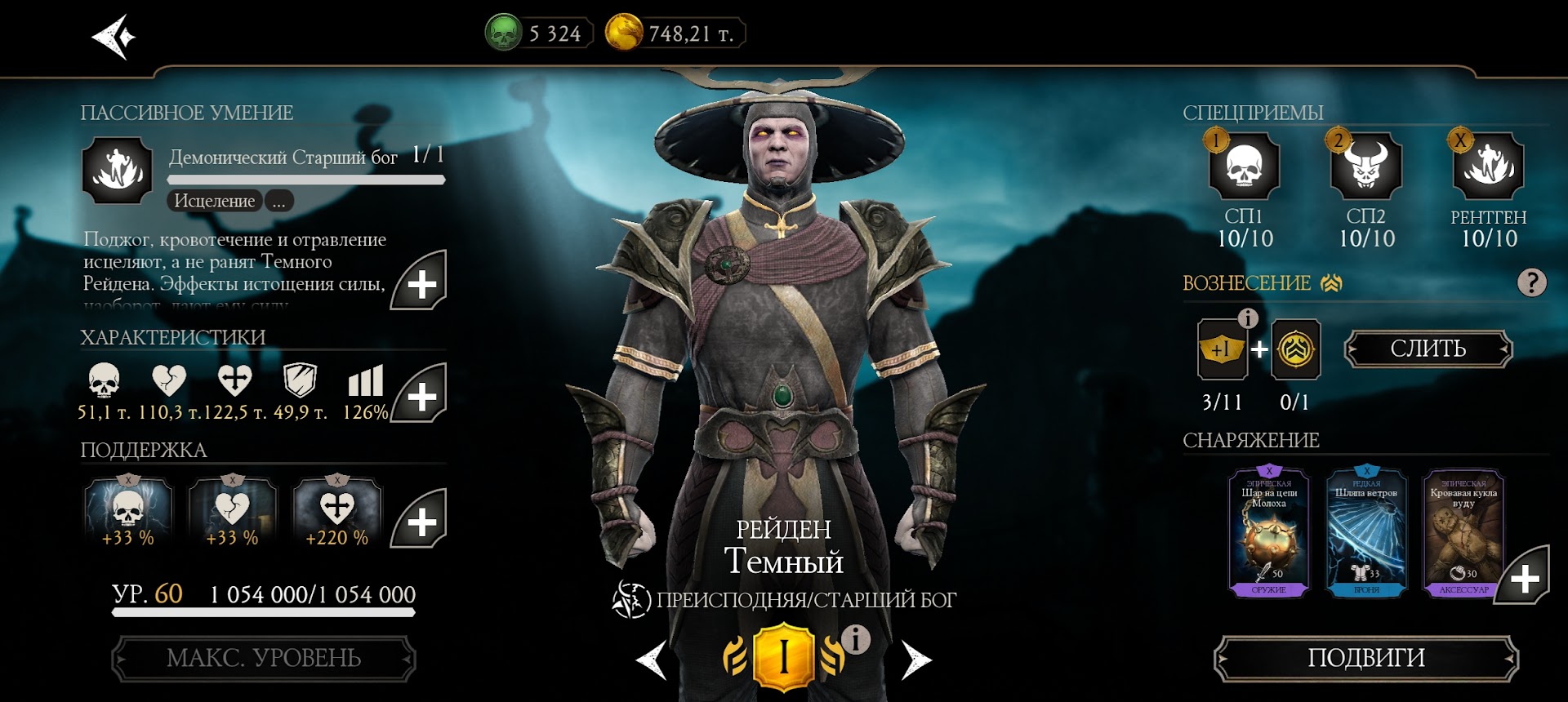Tap the СЛИТЬ fusion button

point(1428,349)
